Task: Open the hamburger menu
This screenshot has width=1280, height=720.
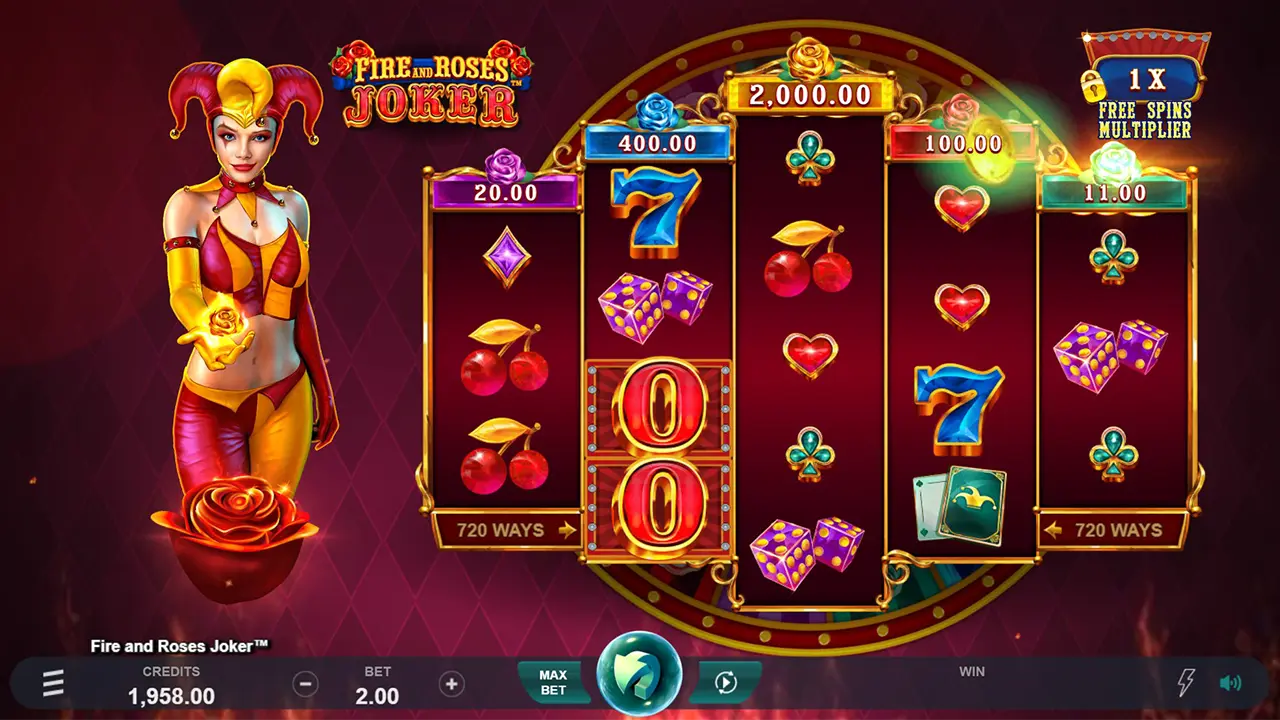Action: (53, 683)
